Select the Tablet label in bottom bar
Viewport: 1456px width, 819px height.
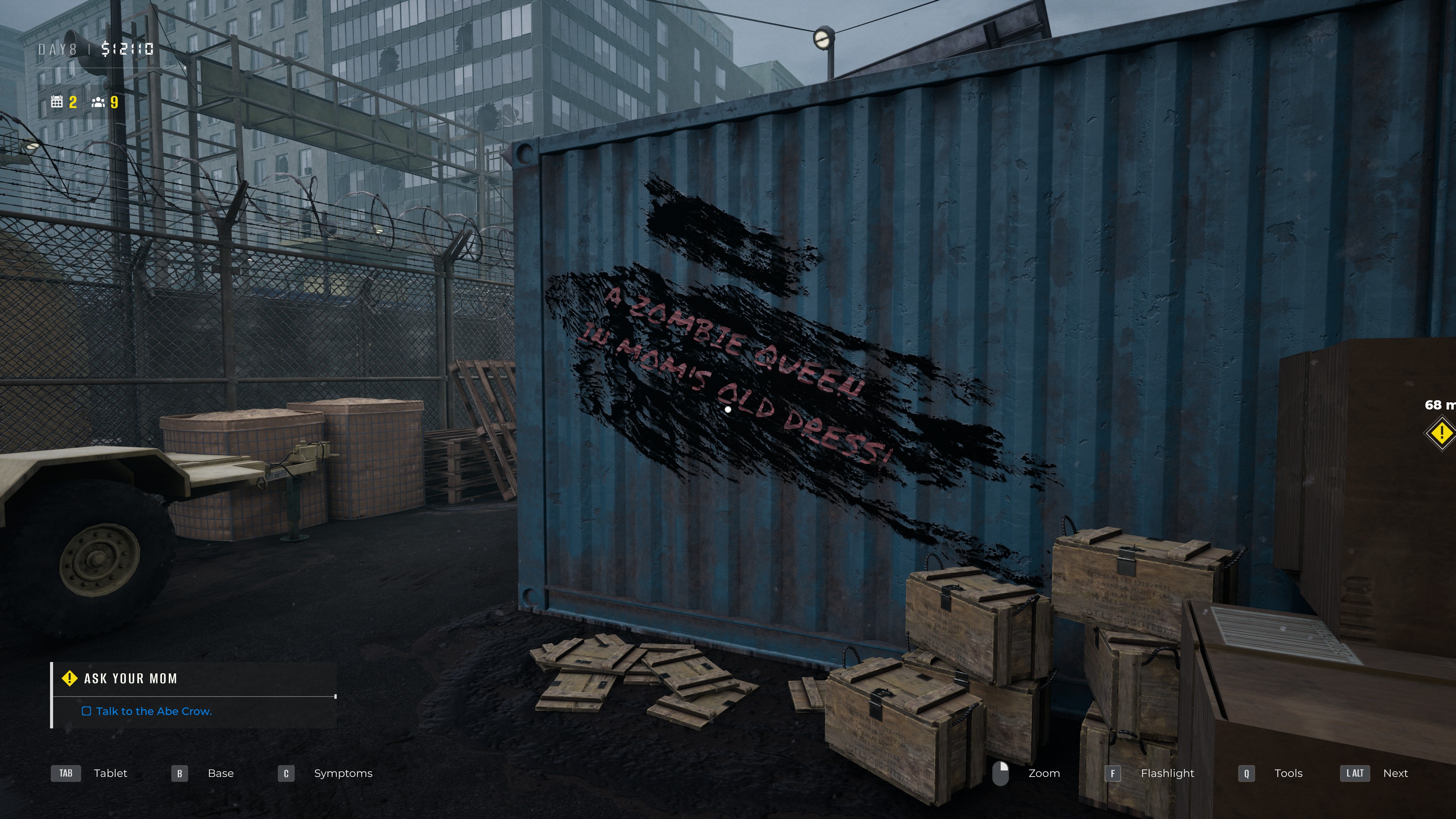tap(111, 773)
